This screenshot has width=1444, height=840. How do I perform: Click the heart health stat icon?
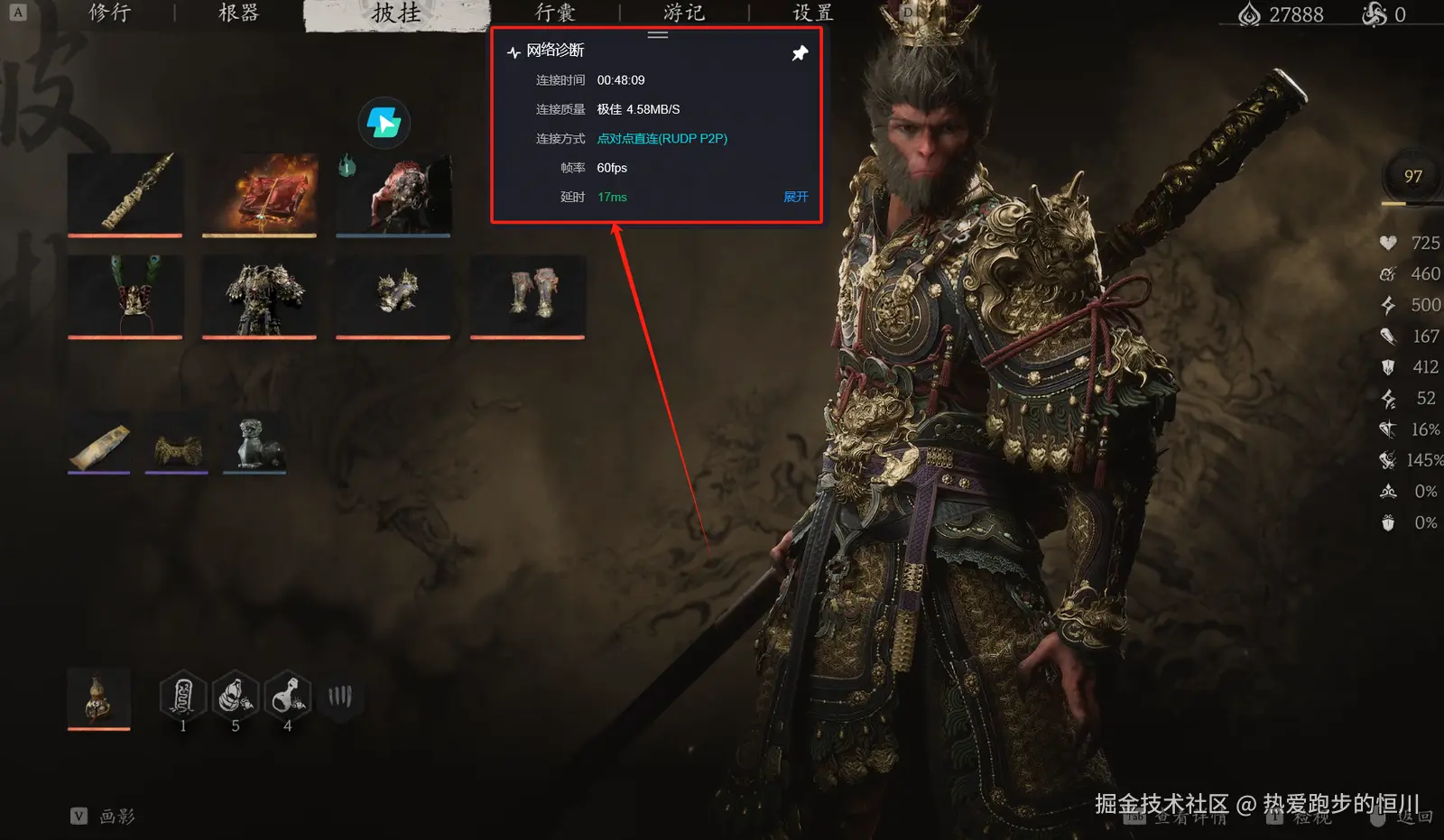pos(1387,243)
